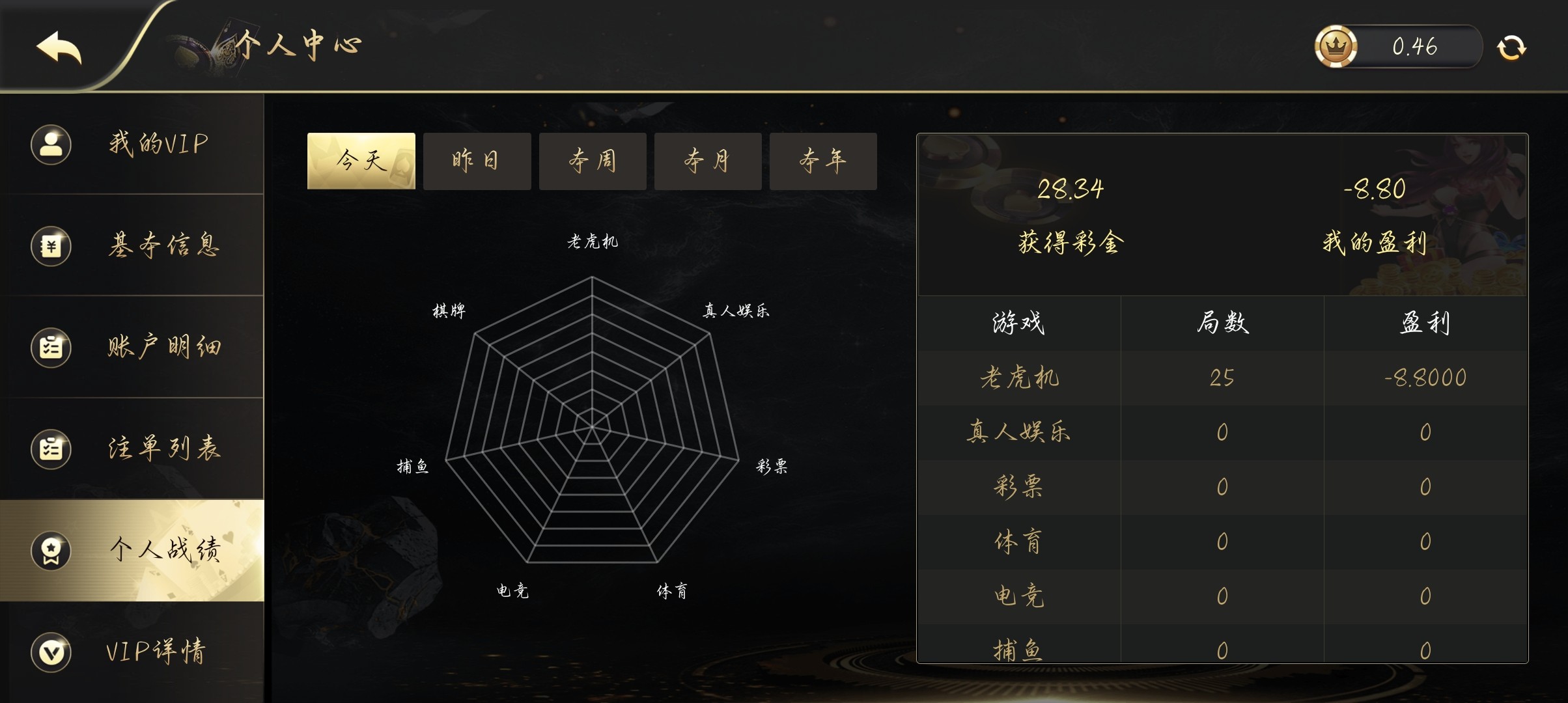
Task: Select the 个人战绩 medal icon
Action: pyautogui.click(x=51, y=551)
